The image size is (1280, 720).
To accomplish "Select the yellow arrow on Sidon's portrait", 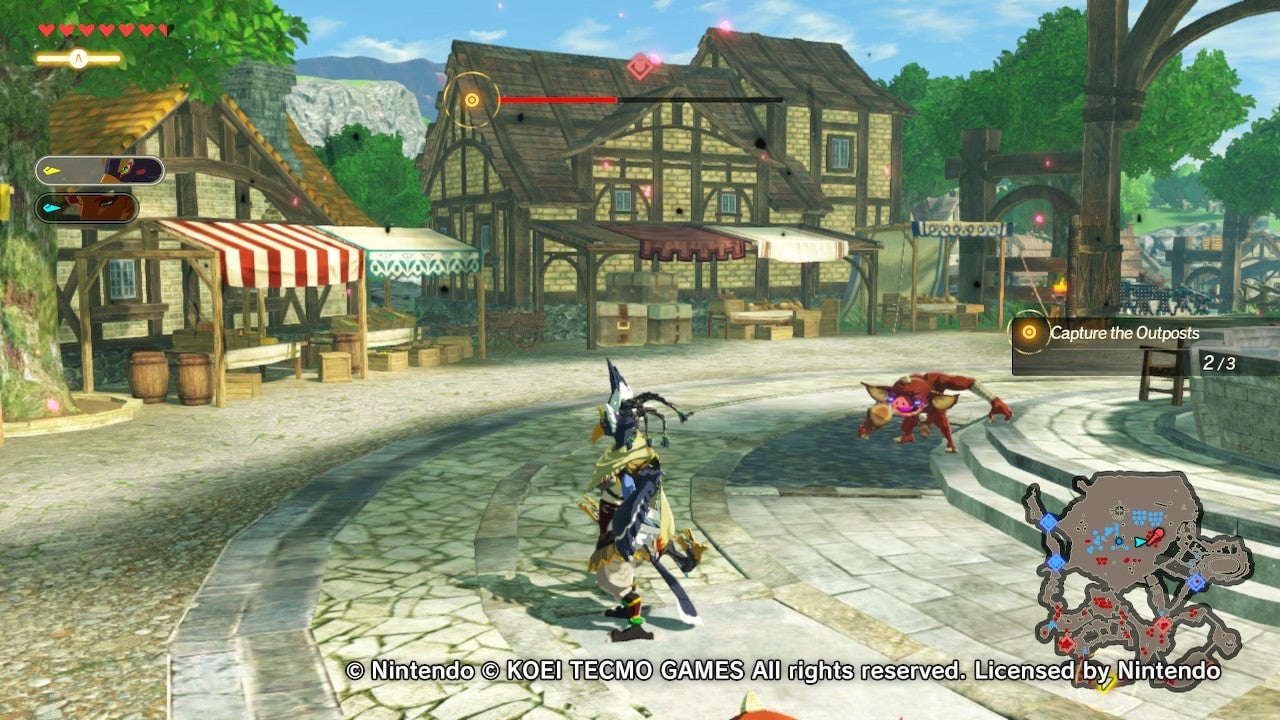I will coord(50,169).
